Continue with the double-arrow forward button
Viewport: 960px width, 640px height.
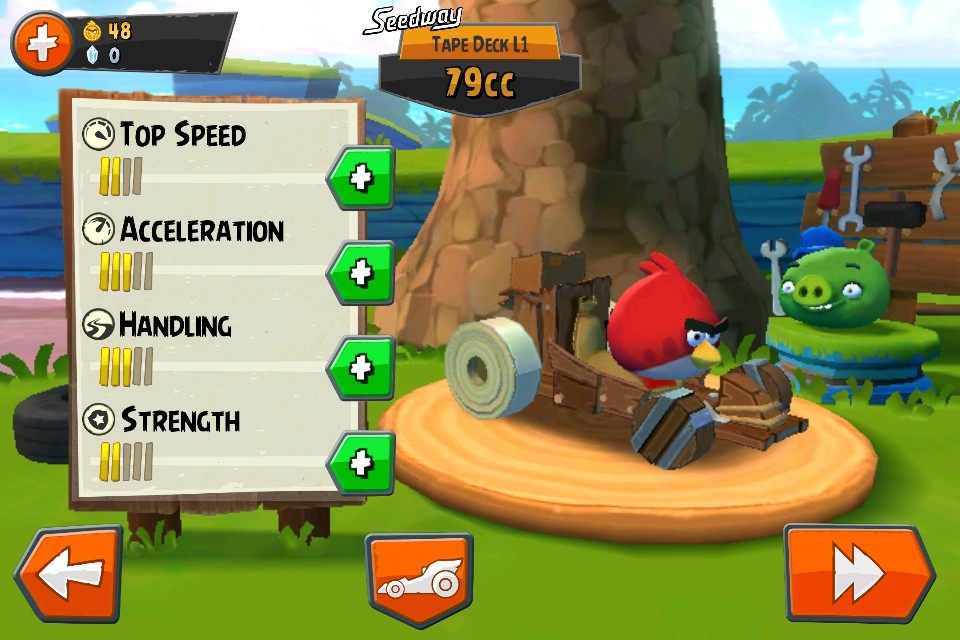858,574
